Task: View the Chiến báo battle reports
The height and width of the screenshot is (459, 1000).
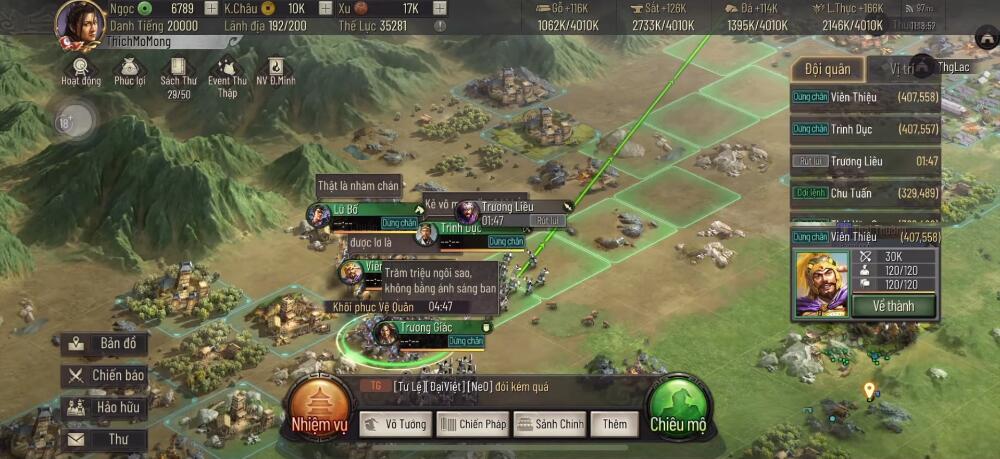Action: click(104, 376)
